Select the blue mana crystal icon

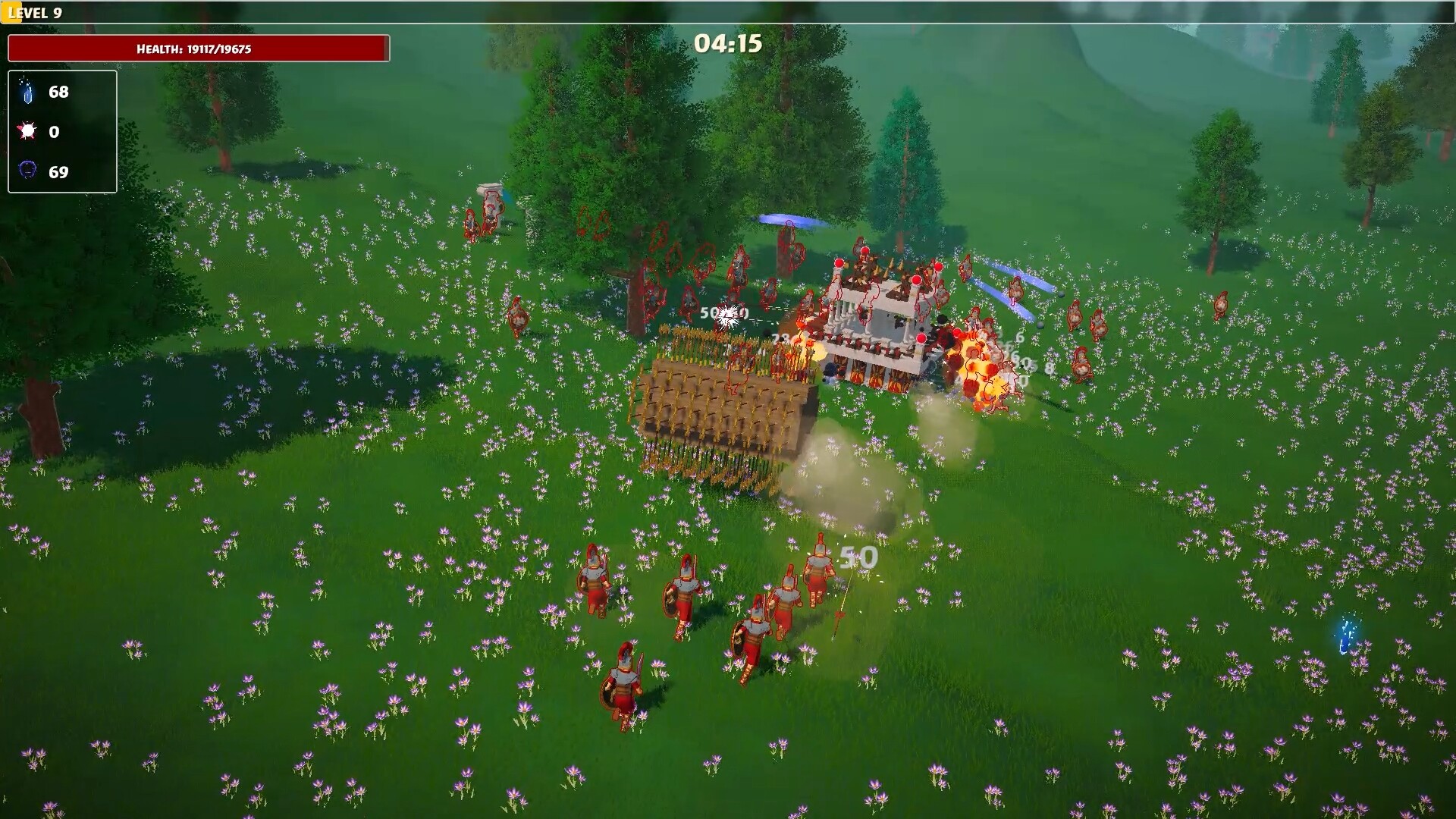(27, 92)
